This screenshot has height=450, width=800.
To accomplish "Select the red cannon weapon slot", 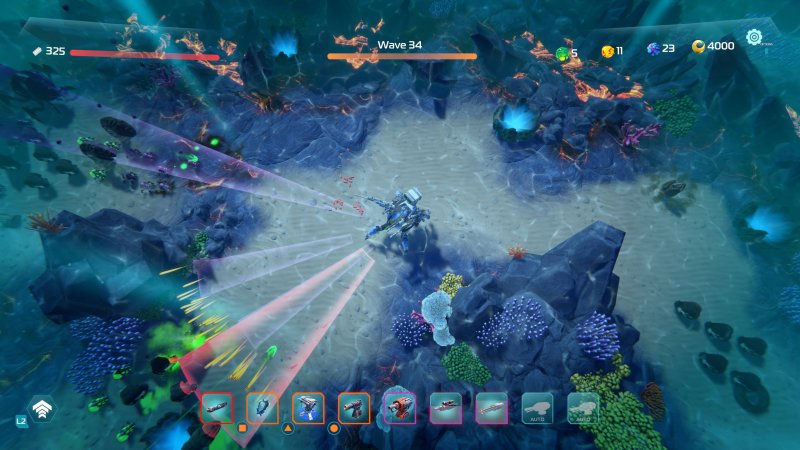I will click(400, 407).
